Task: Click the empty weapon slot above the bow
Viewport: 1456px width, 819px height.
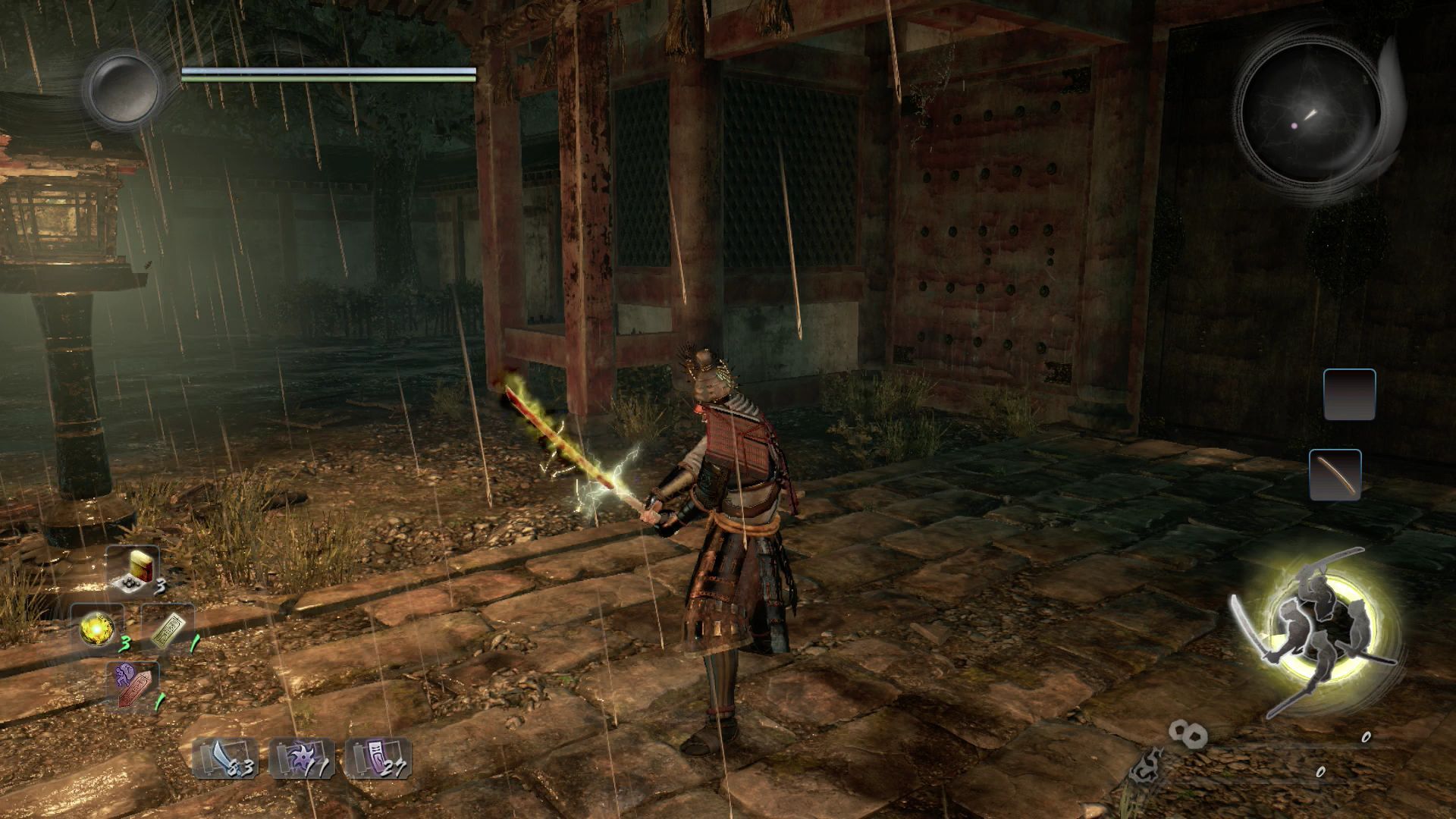Action: (1349, 394)
